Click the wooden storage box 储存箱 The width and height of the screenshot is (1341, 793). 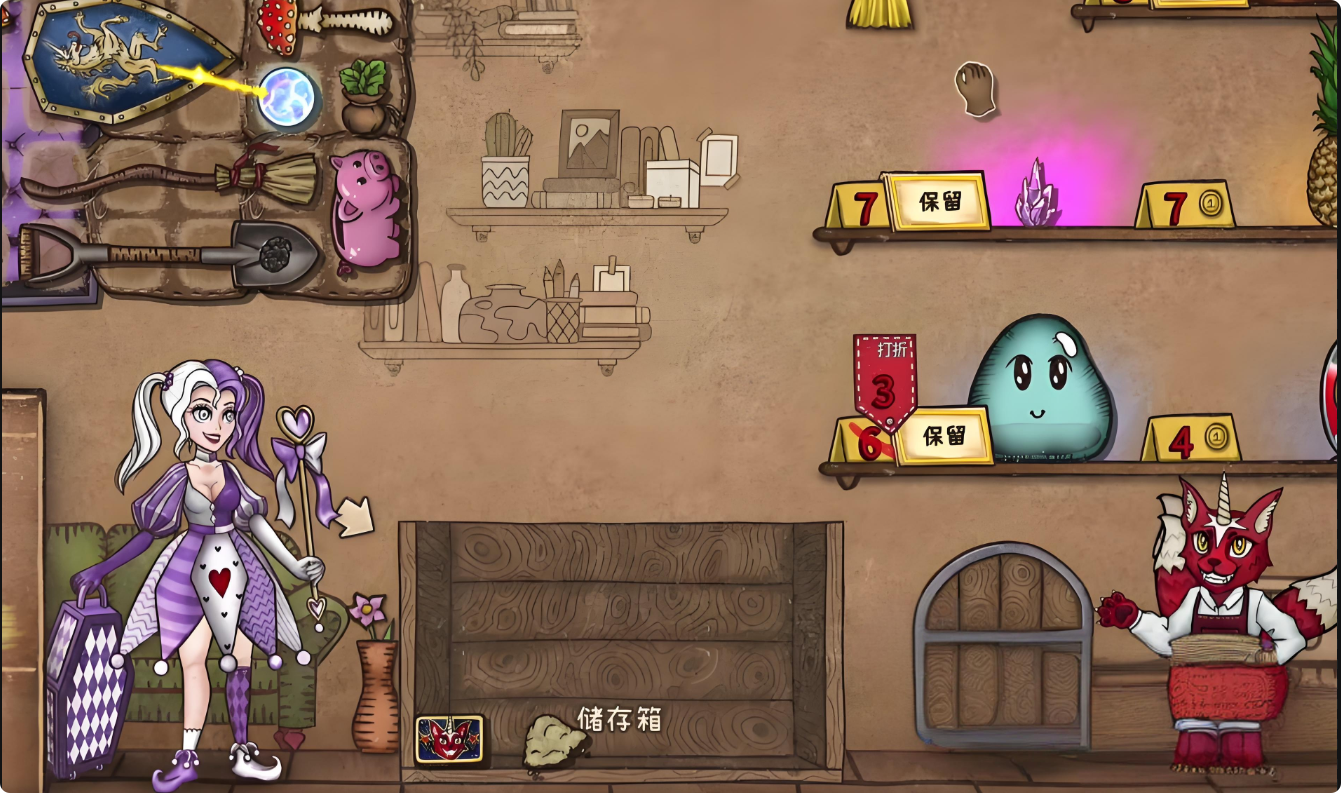coord(620,640)
